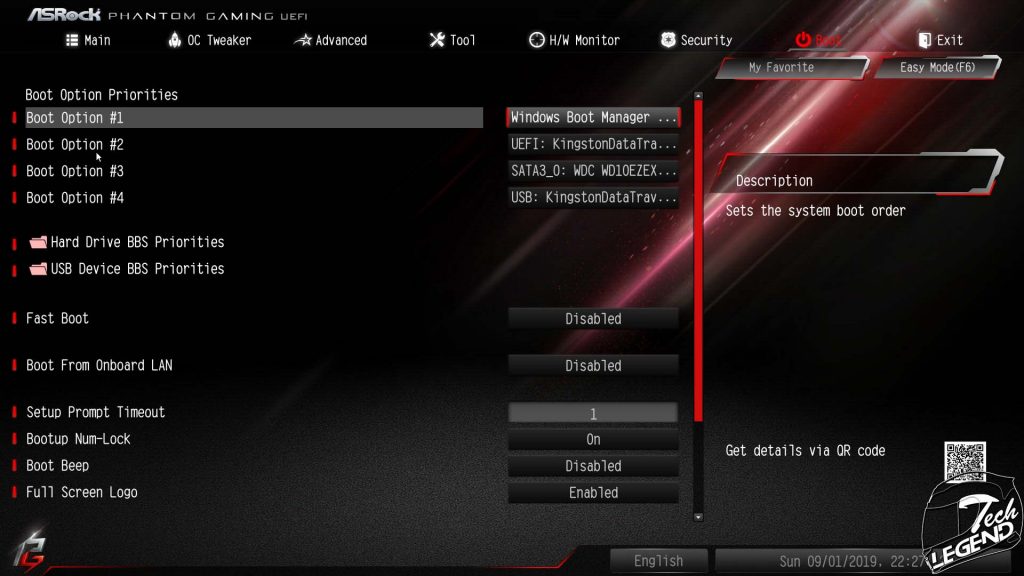Go to the Advanced tab
Image resolution: width=1024 pixels, height=576 pixels.
point(331,40)
